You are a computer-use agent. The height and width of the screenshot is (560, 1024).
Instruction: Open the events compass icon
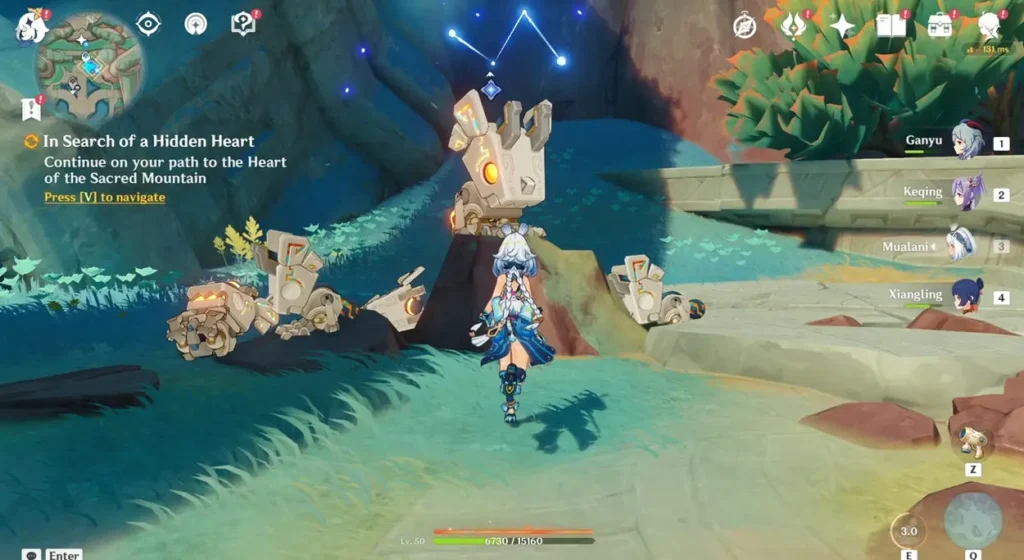point(744,26)
